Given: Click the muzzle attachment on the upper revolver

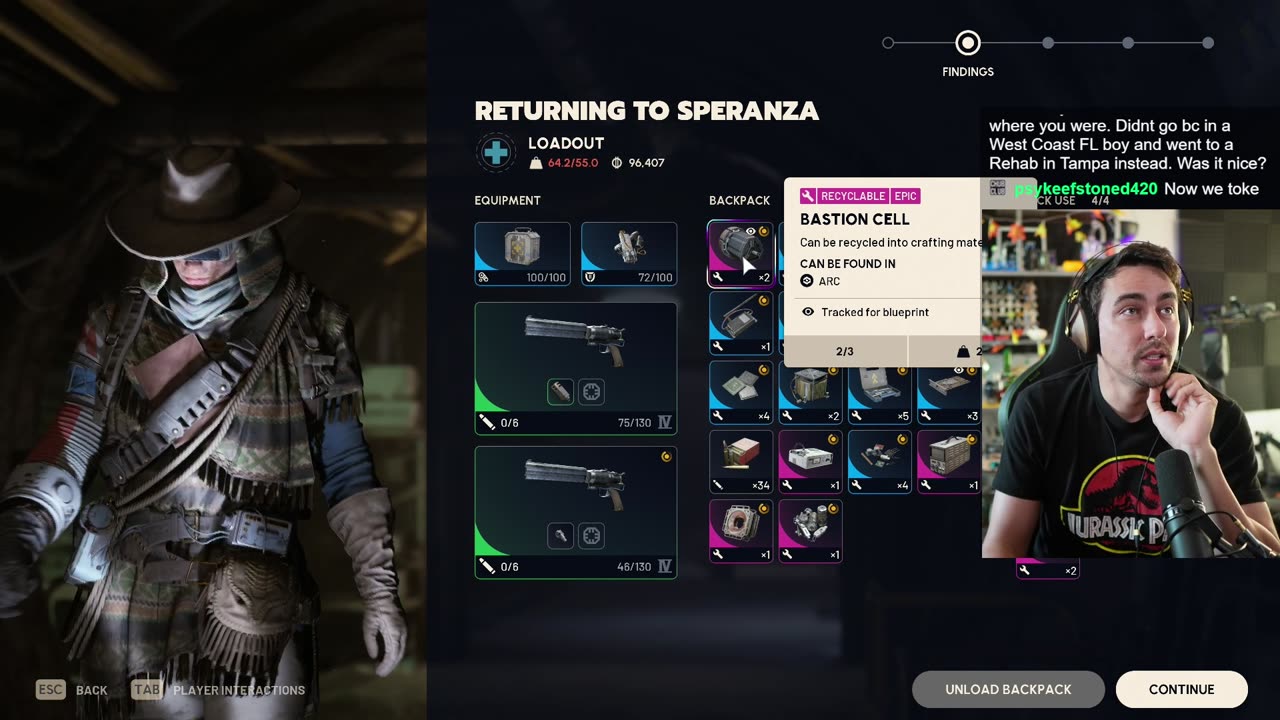Looking at the screenshot, I should (x=560, y=392).
